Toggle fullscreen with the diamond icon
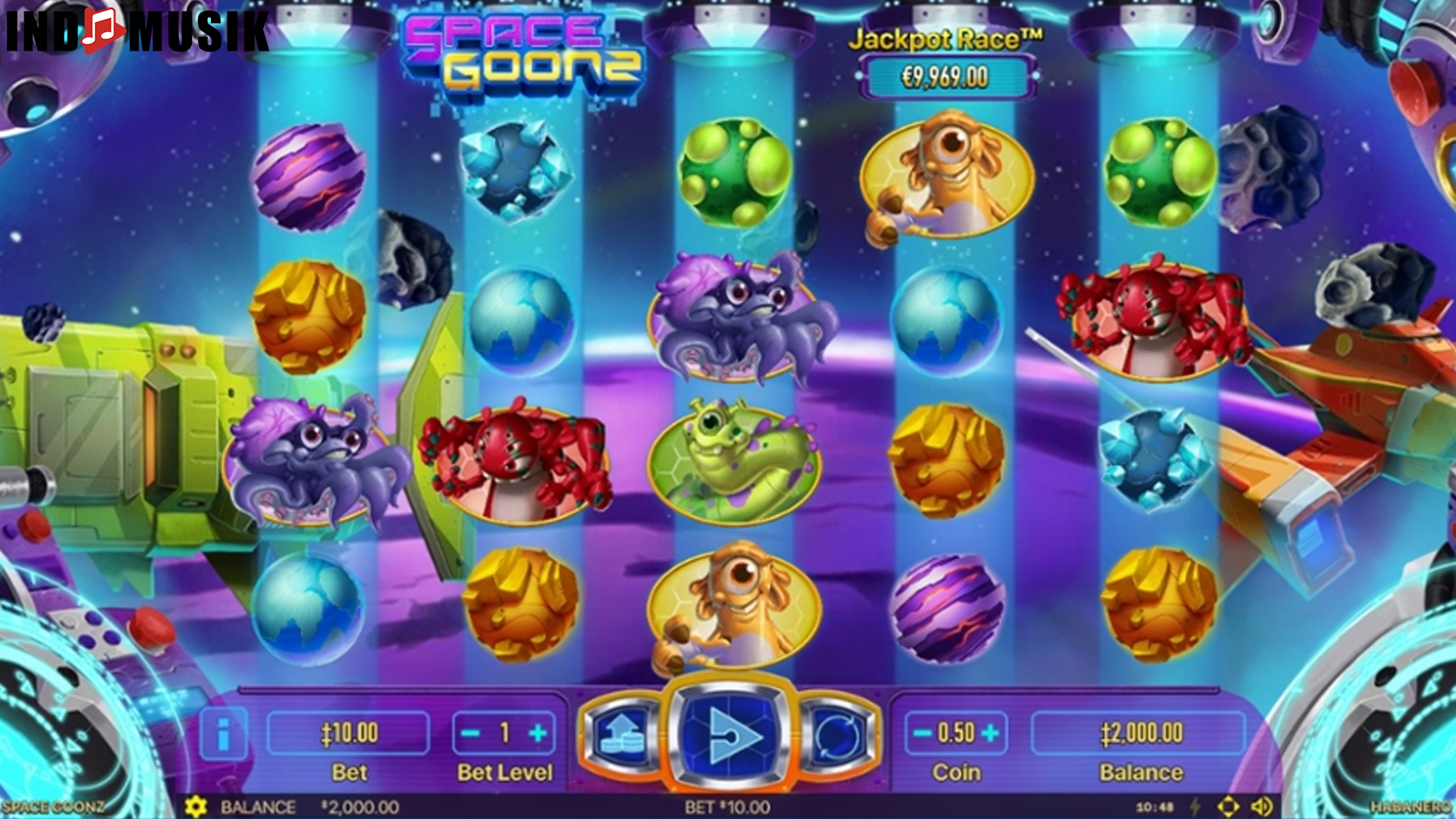 (x=1229, y=807)
